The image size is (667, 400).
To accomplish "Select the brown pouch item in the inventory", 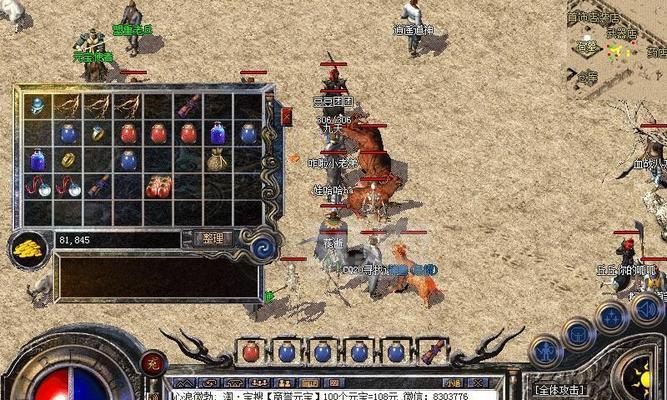I will [x=217, y=160].
